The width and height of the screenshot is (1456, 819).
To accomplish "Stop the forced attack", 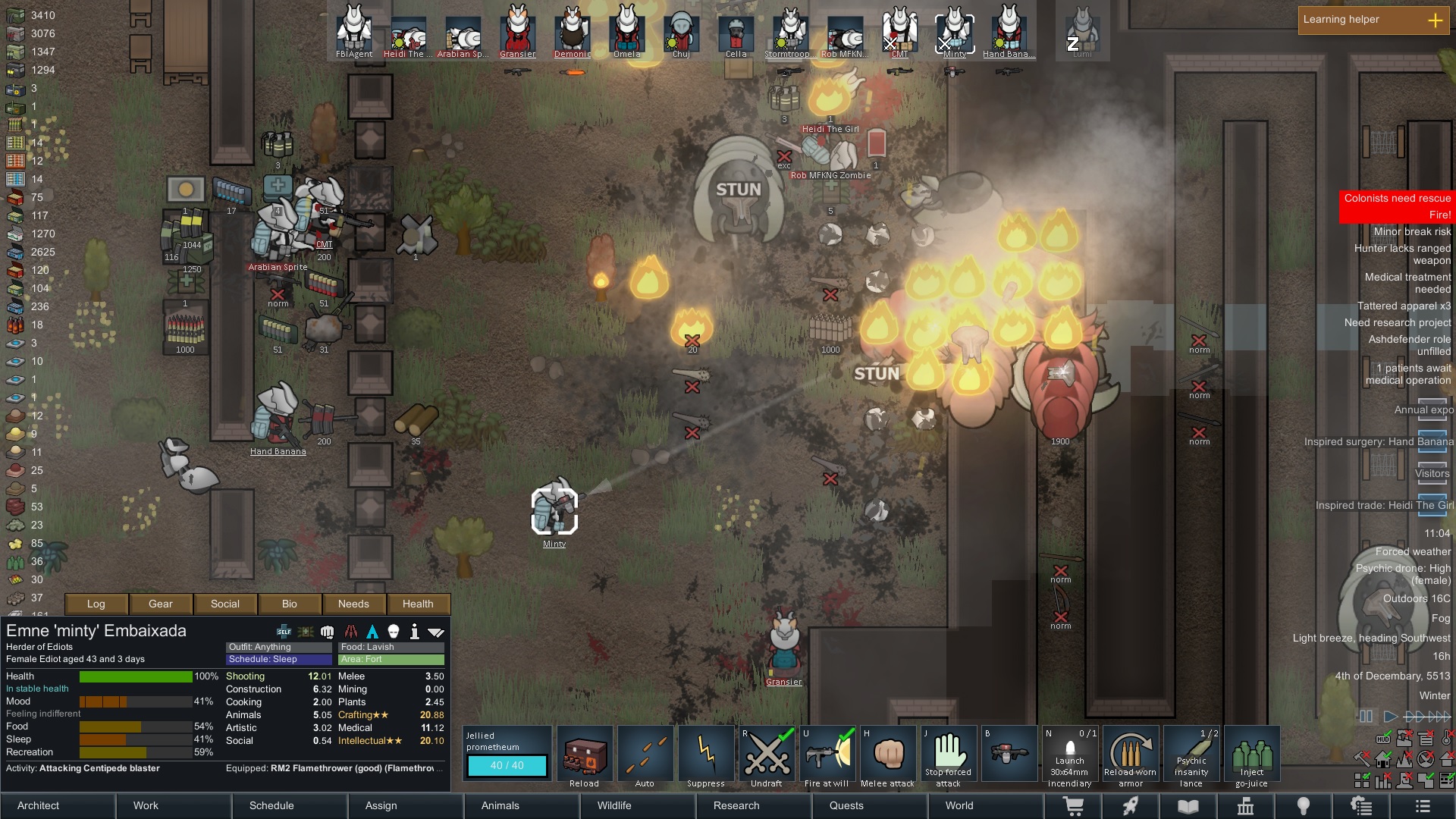I will (x=948, y=755).
